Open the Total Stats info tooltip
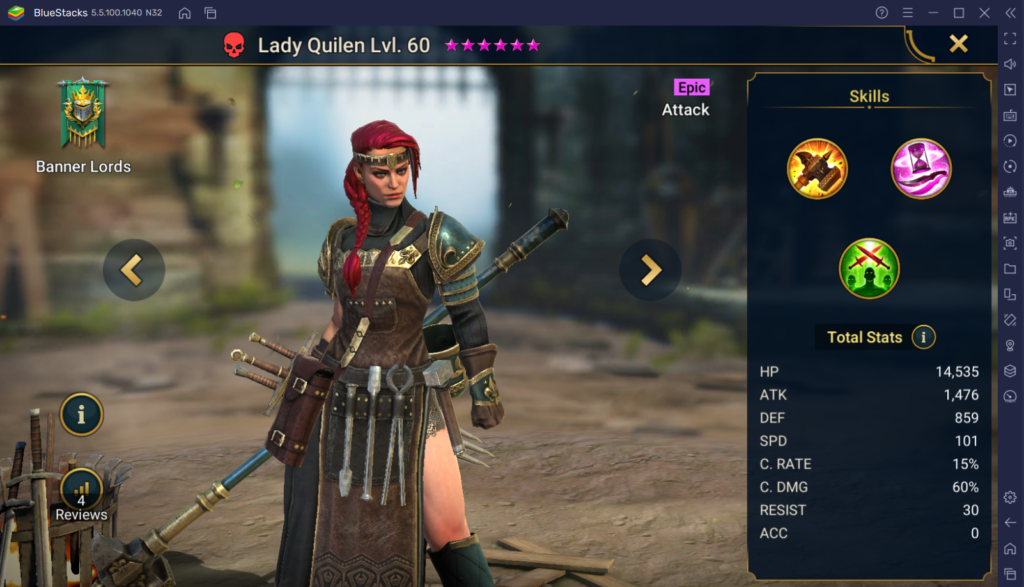Viewport: 1024px width, 587px height. tap(923, 337)
